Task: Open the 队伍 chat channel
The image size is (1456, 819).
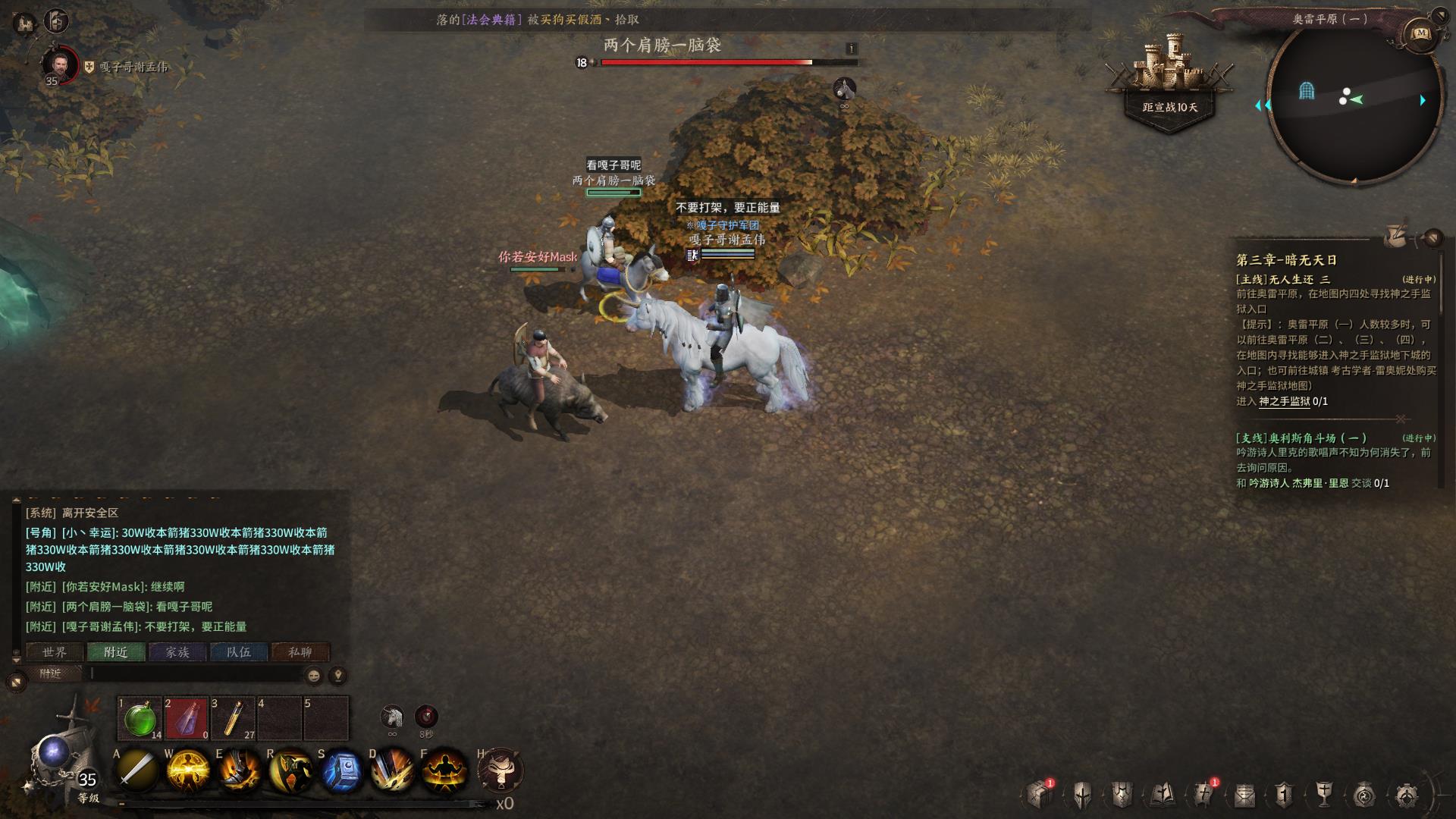Action: [x=239, y=652]
